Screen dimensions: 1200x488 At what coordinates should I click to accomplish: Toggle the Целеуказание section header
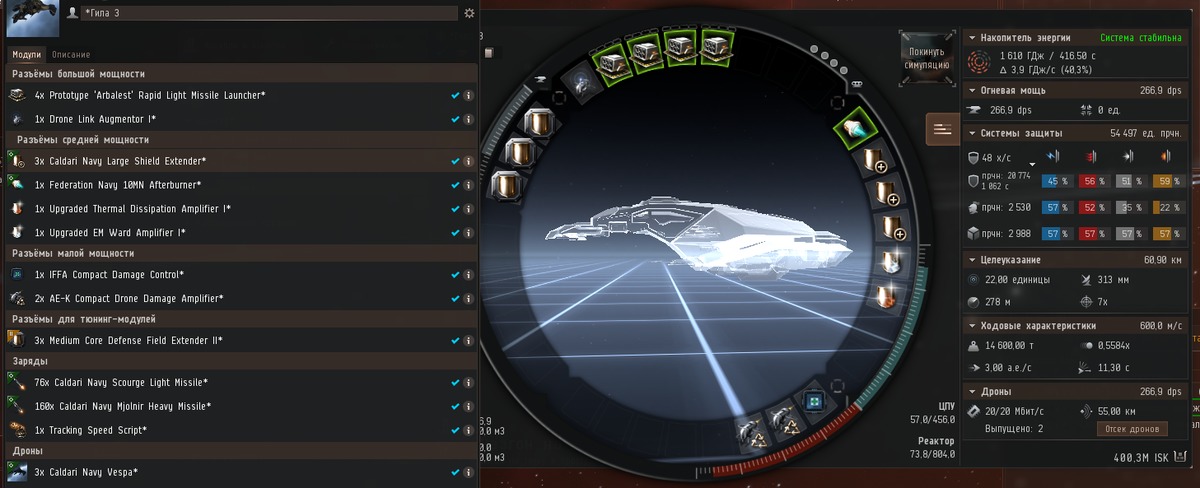tap(1012, 259)
